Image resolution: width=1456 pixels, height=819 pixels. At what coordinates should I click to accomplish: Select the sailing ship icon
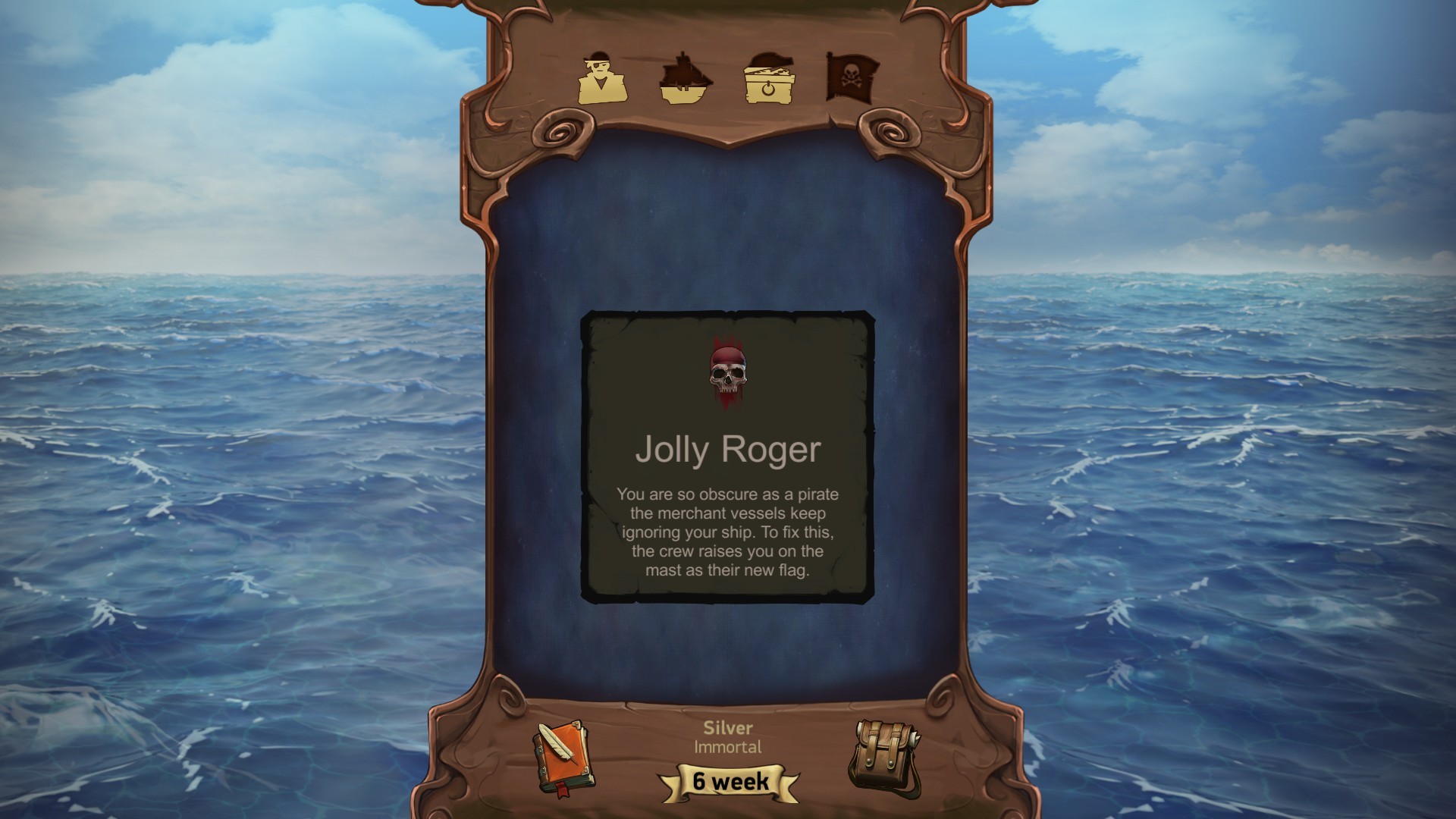point(685,80)
